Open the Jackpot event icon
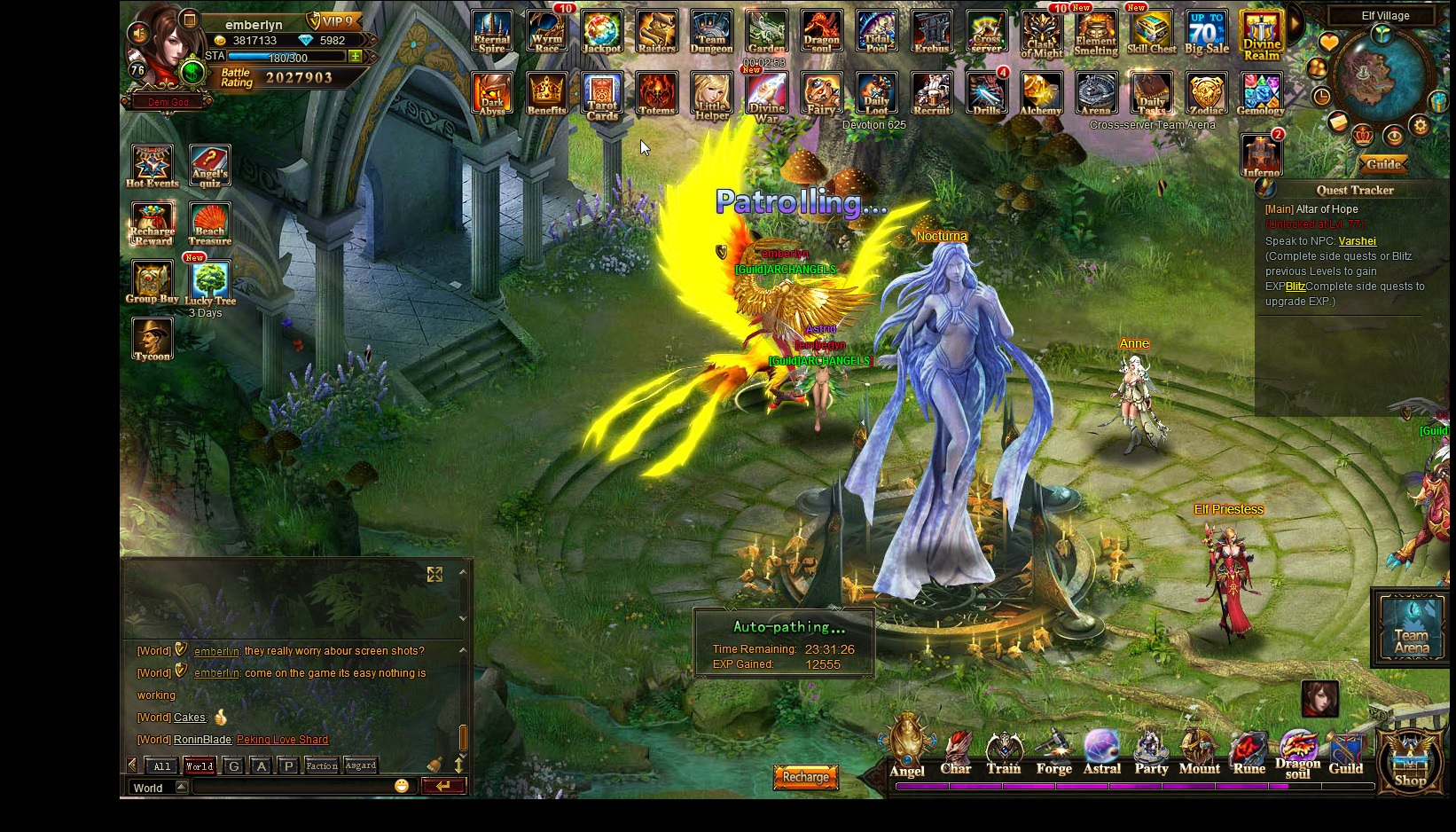1456x832 pixels. point(601,32)
